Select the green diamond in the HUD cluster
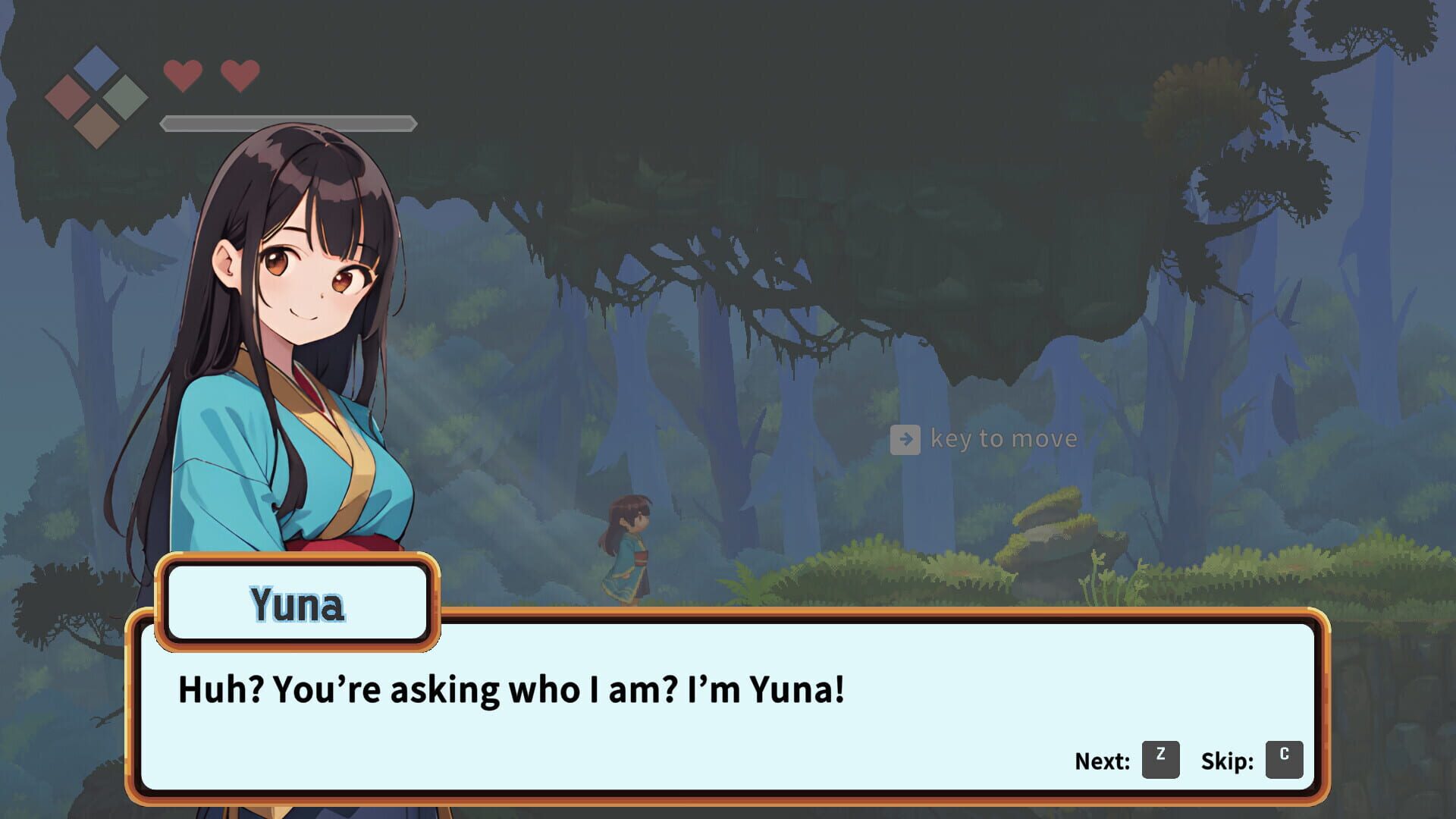 click(x=125, y=97)
